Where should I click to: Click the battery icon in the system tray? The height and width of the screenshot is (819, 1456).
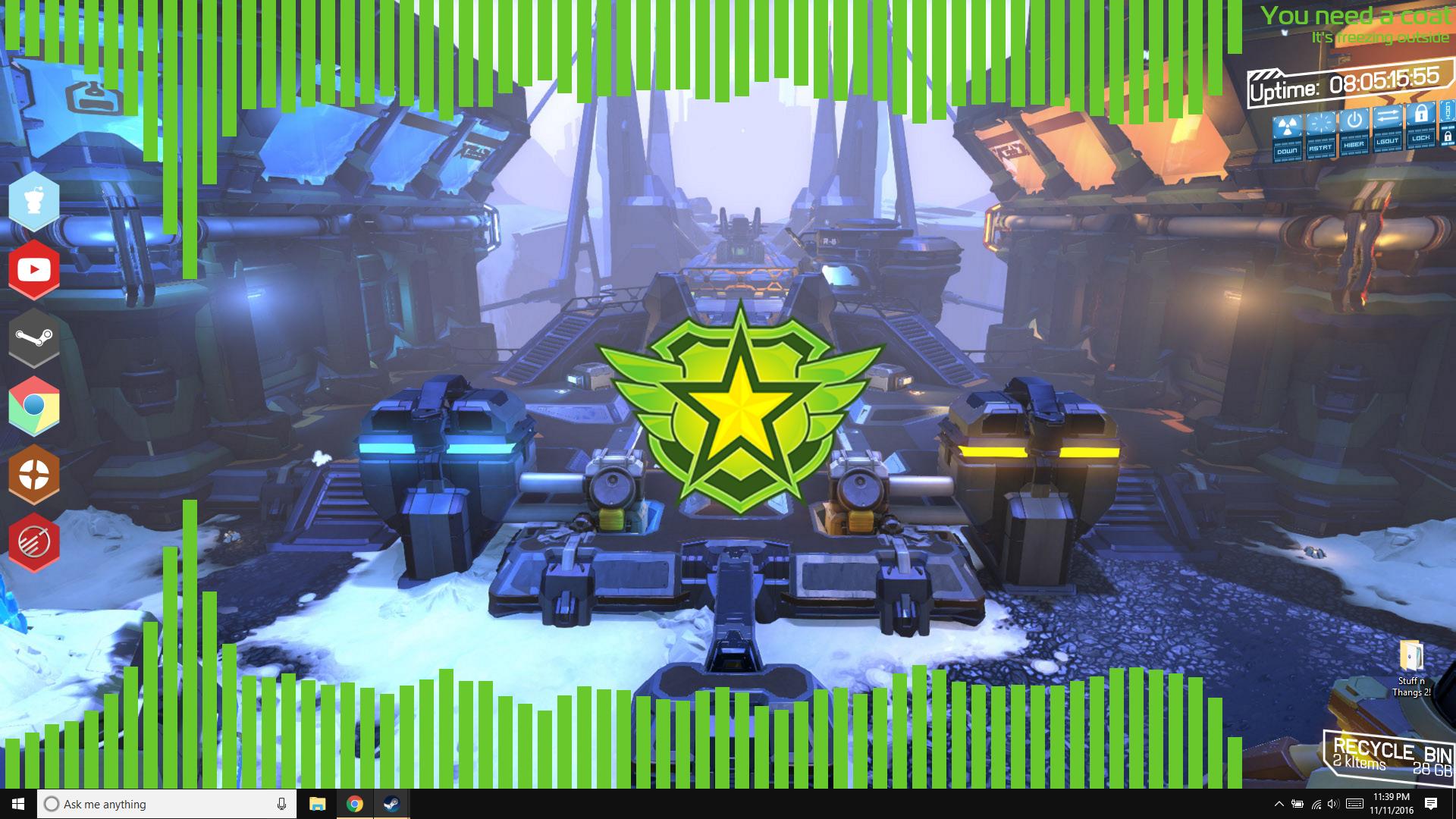click(x=1297, y=804)
